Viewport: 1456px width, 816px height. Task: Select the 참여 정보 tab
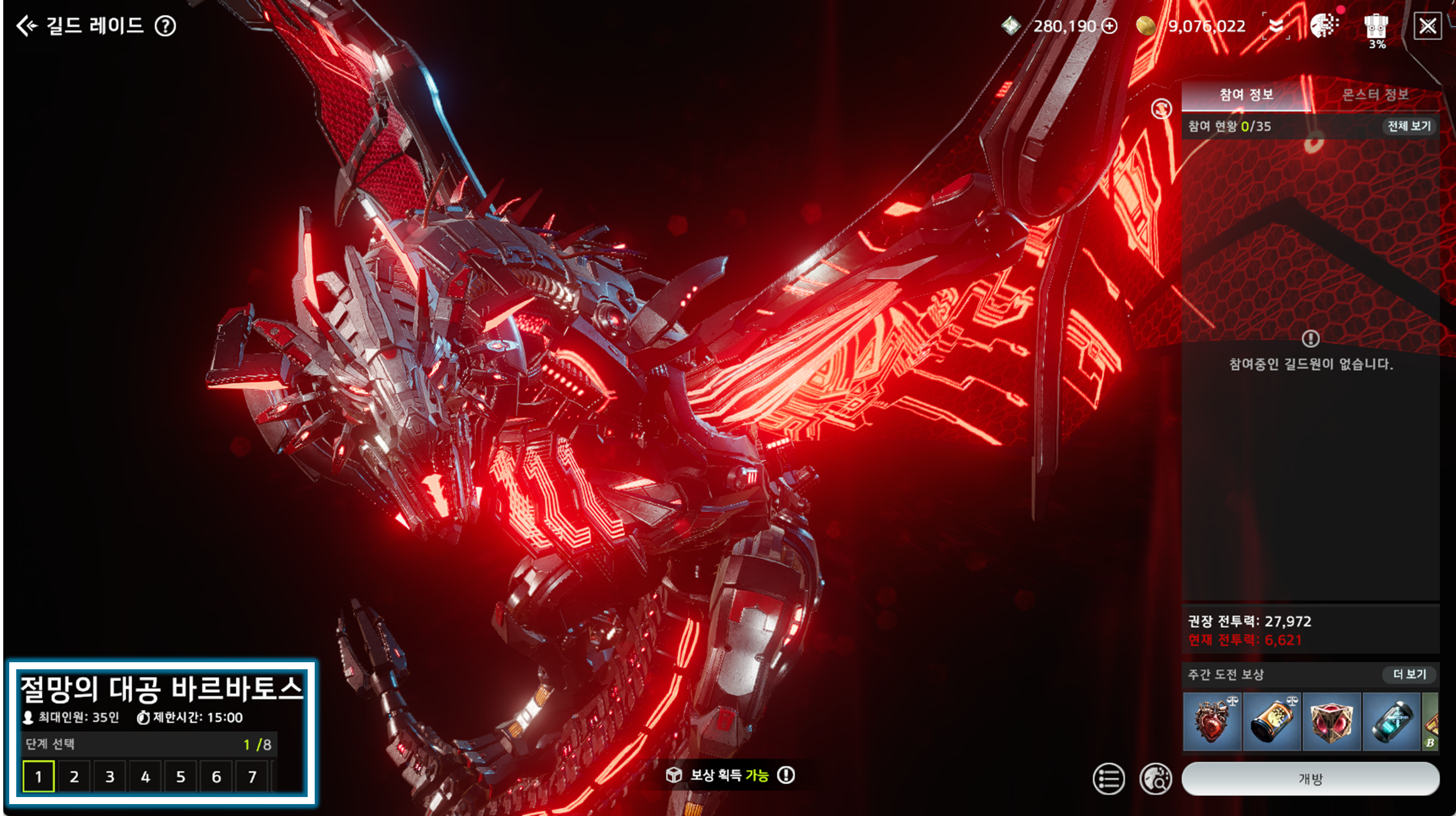point(1246,94)
